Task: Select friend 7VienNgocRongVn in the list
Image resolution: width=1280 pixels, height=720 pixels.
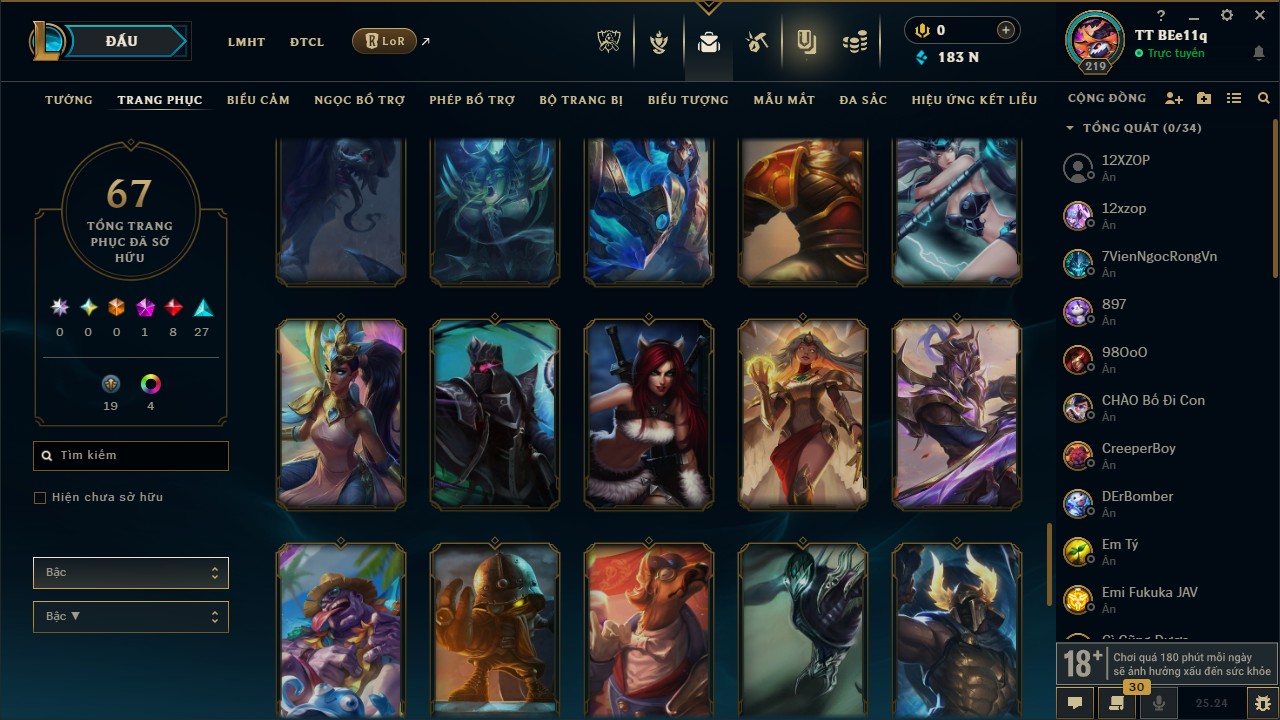Action: pos(1159,256)
